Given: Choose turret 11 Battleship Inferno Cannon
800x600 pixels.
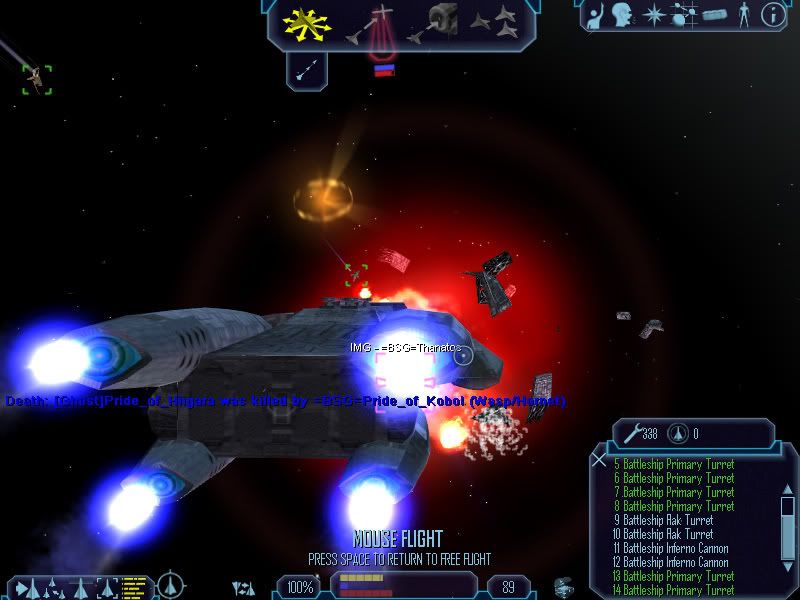Looking at the screenshot, I should tap(671, 548).
